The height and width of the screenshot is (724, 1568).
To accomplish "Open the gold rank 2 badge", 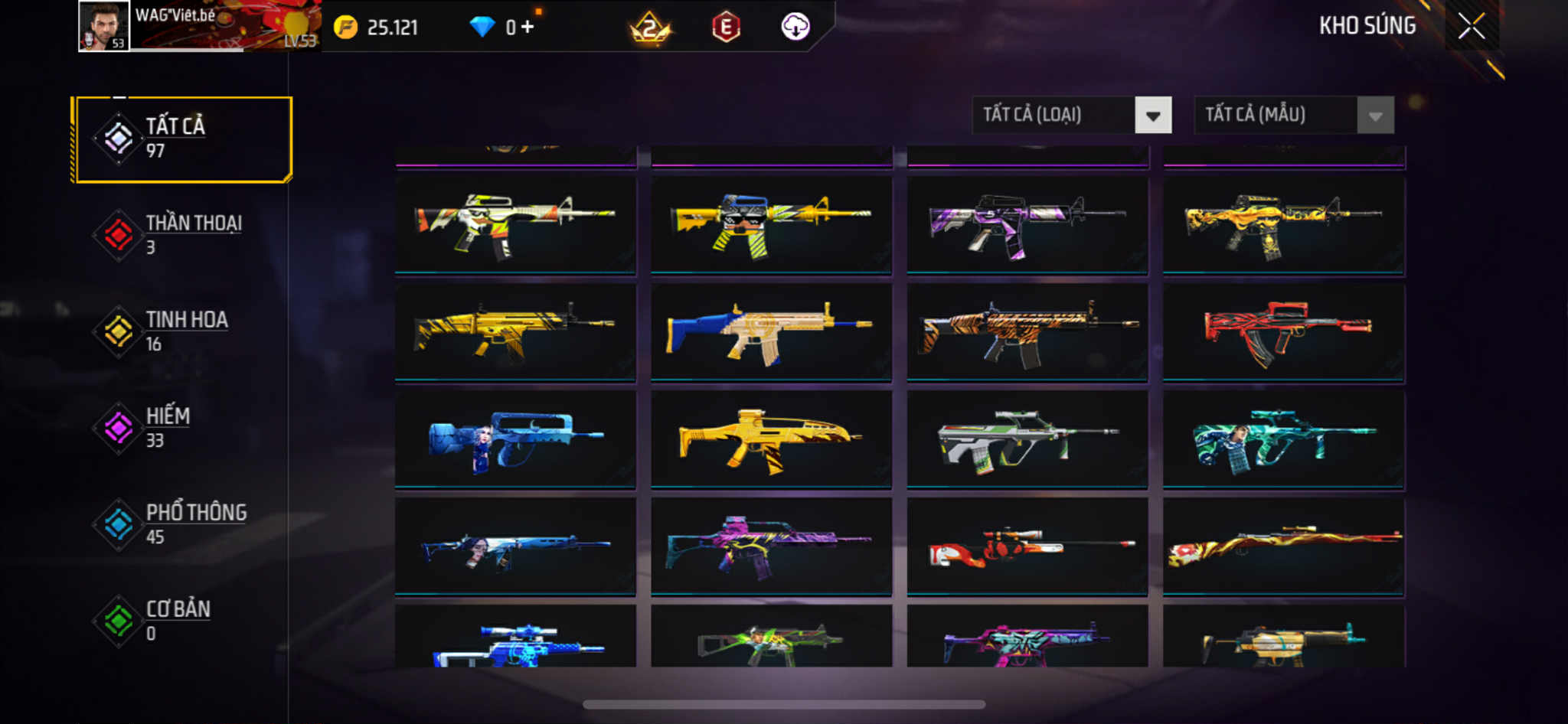I will [x=650, y=28].
